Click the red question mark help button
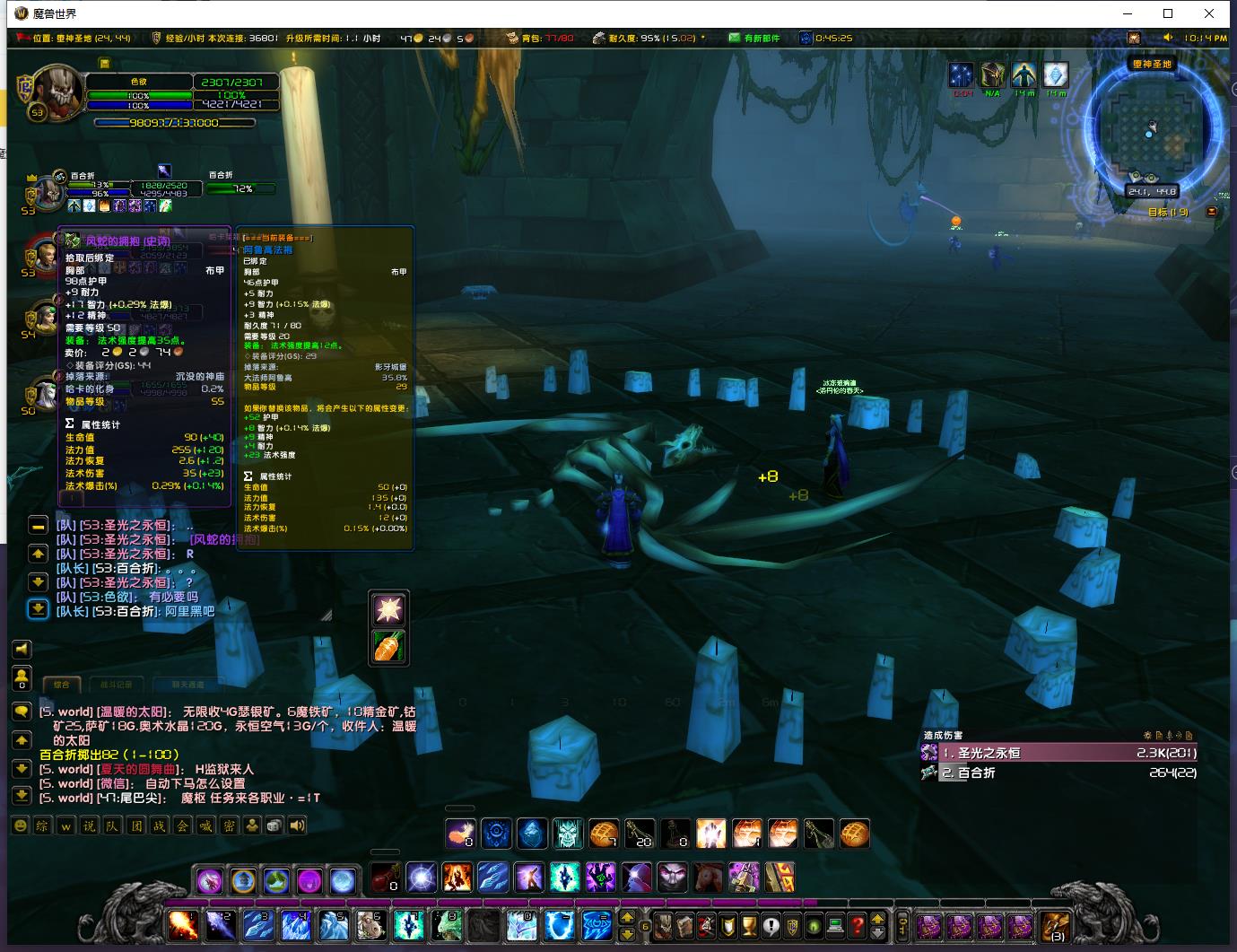Screen dimensions: 1237x952 857,924
